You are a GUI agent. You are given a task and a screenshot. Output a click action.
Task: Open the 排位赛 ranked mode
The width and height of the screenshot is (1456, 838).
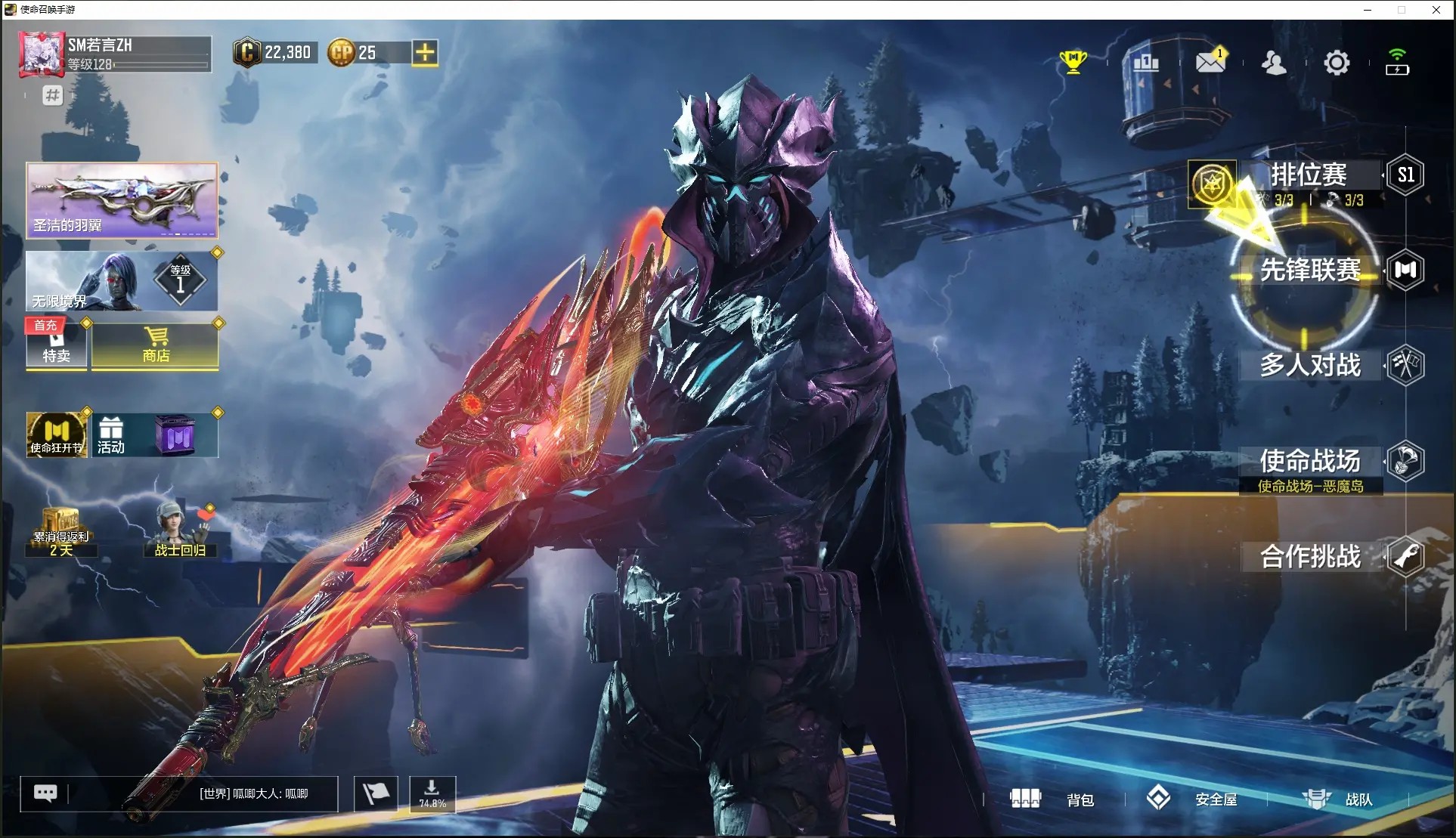click(x=1309, y=175)
